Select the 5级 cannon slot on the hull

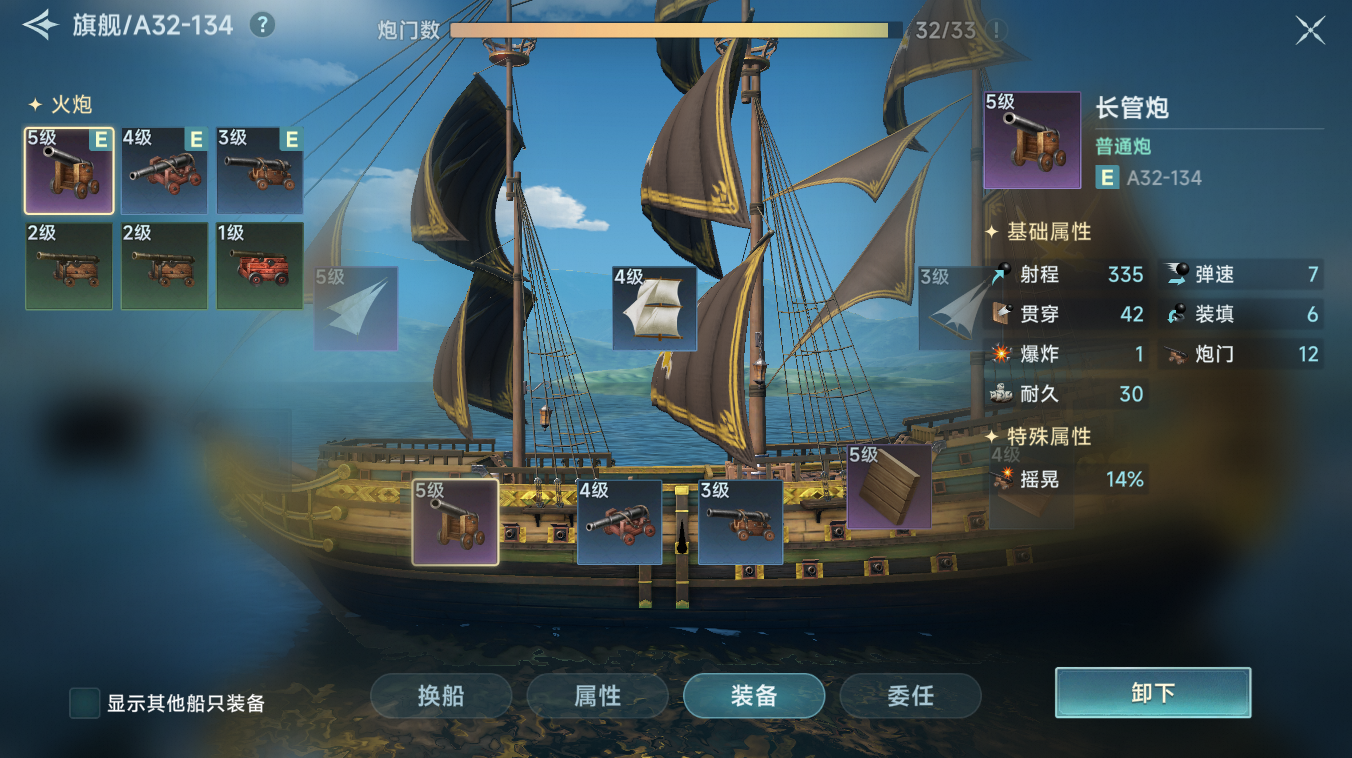click(455, 522)
